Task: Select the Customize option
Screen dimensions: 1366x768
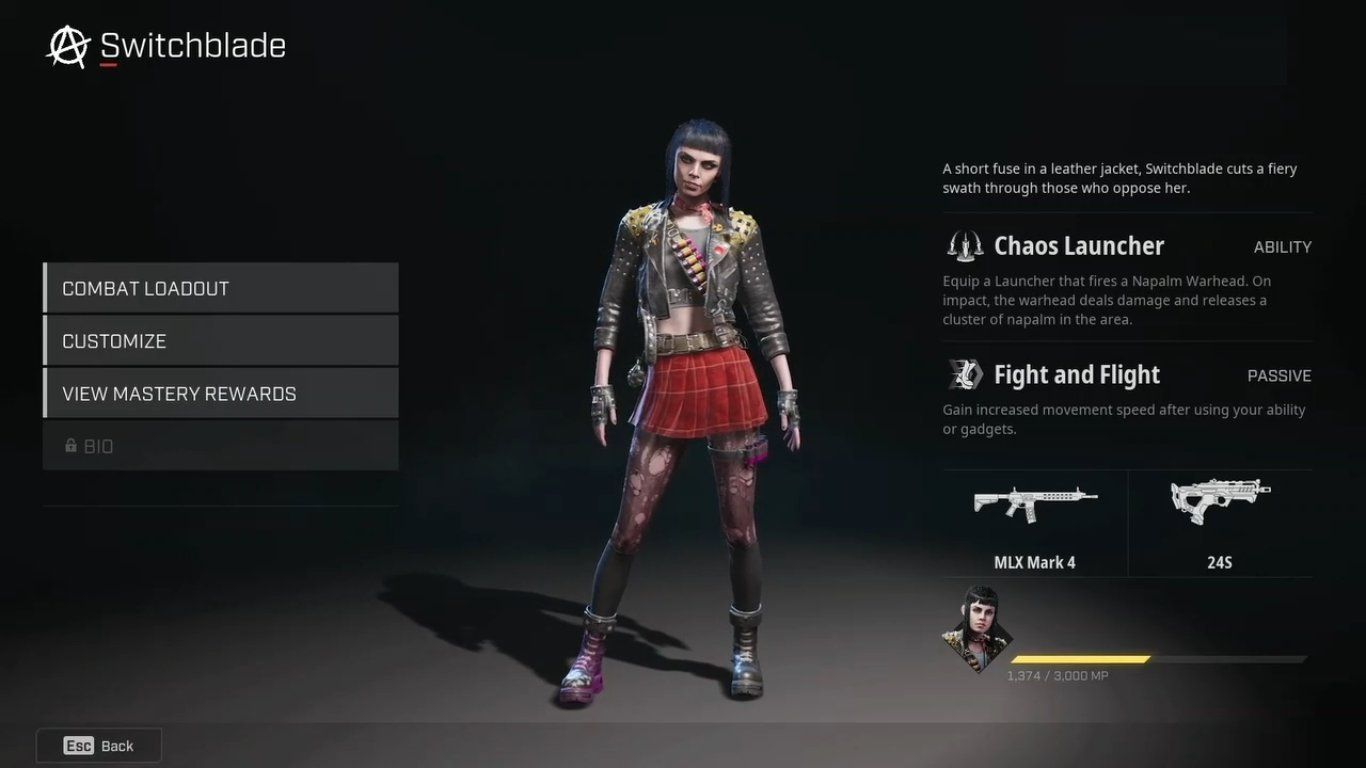Action: [221, 341]
